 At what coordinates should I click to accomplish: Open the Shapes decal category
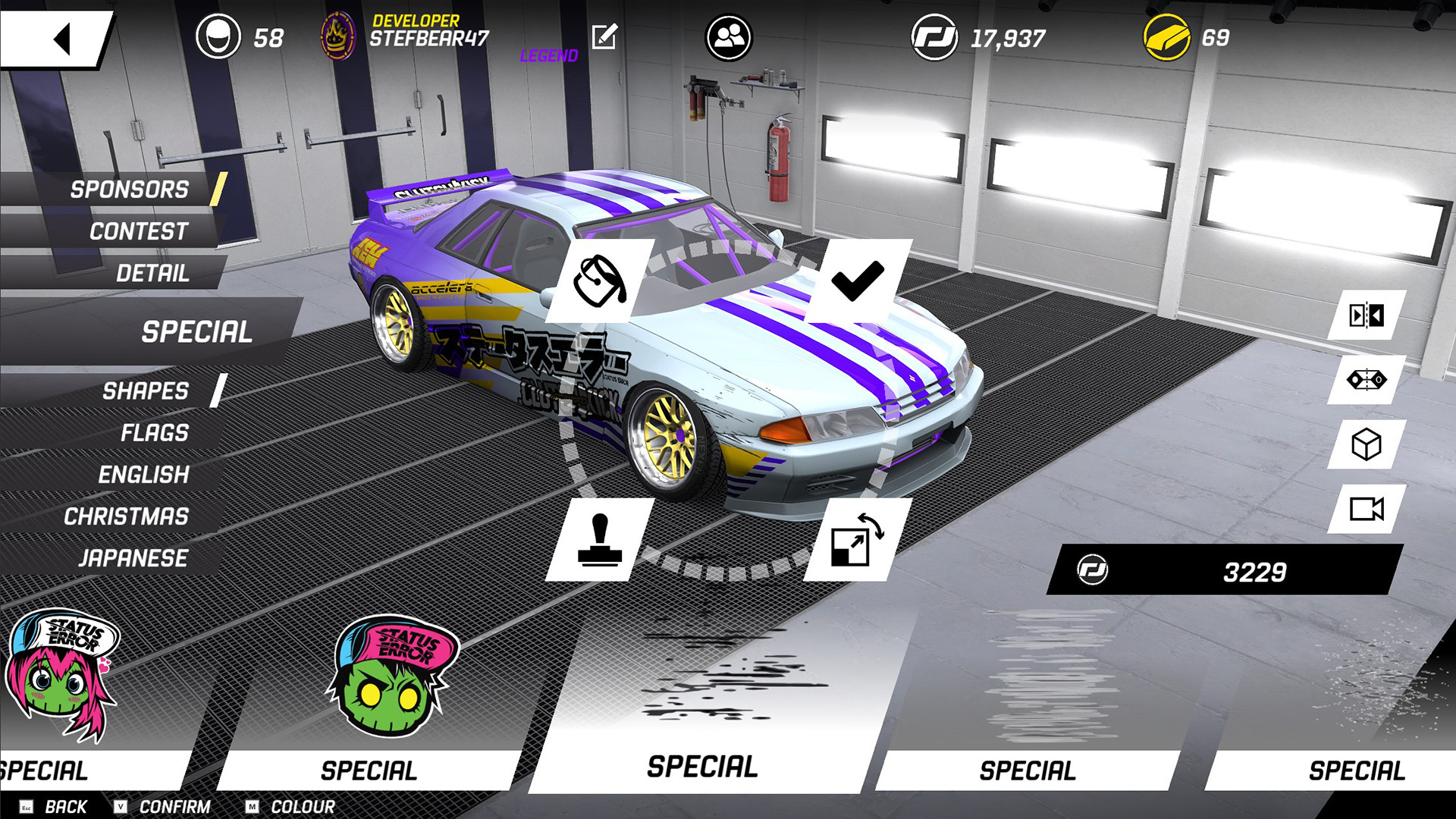point(145,391)
